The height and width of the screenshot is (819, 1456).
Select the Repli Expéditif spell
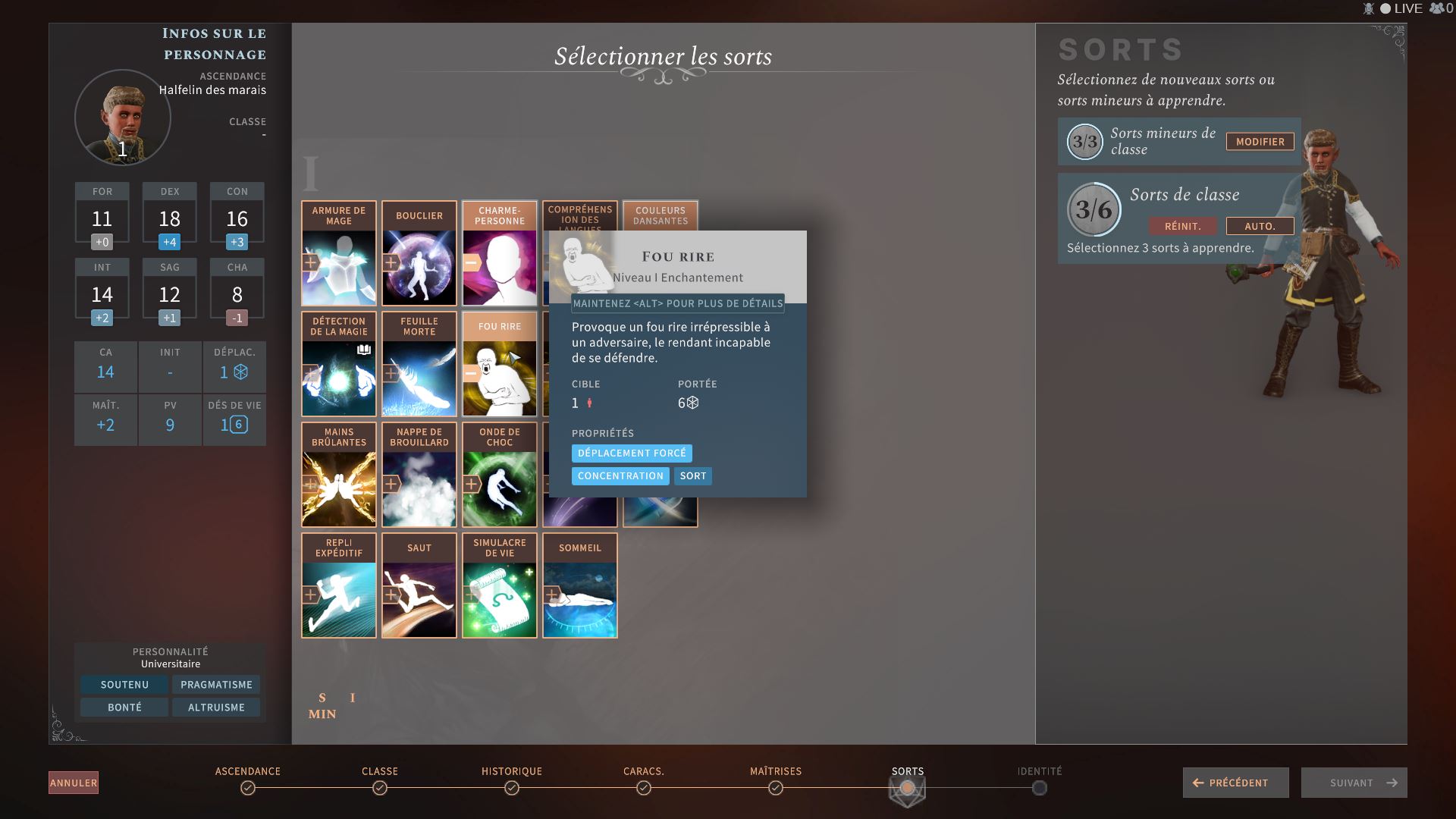tap(339, 586)
